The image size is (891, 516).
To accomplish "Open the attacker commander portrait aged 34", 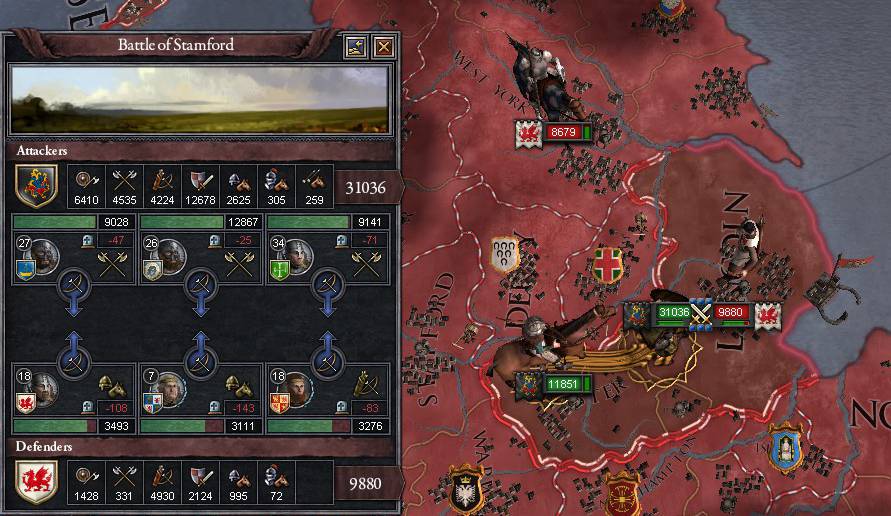I will [298, 258].
